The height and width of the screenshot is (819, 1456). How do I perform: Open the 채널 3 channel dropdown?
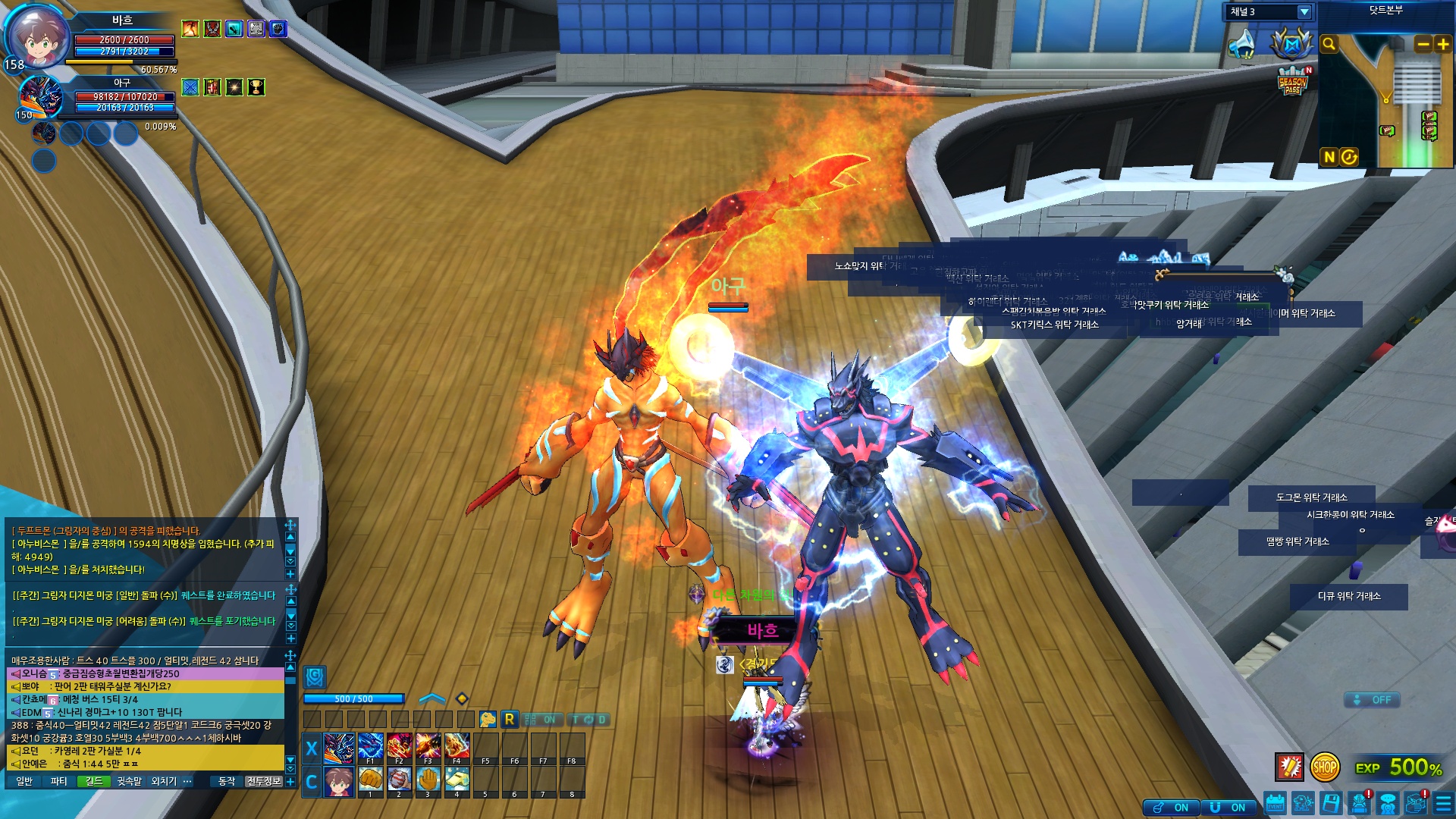pos(1304,11)
